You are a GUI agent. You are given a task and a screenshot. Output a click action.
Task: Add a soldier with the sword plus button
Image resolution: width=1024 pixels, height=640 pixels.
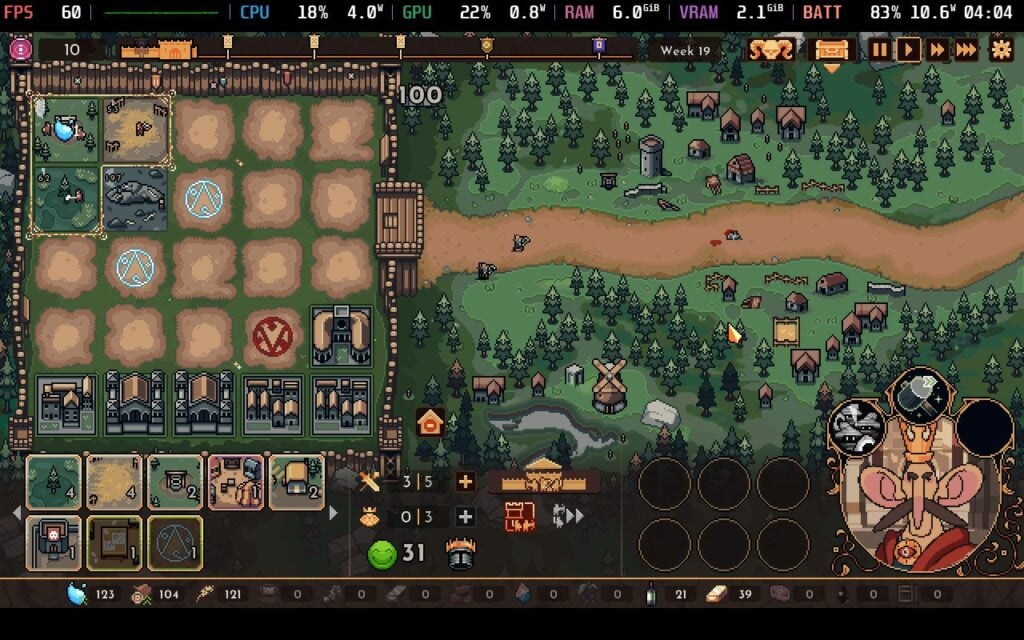464,482
